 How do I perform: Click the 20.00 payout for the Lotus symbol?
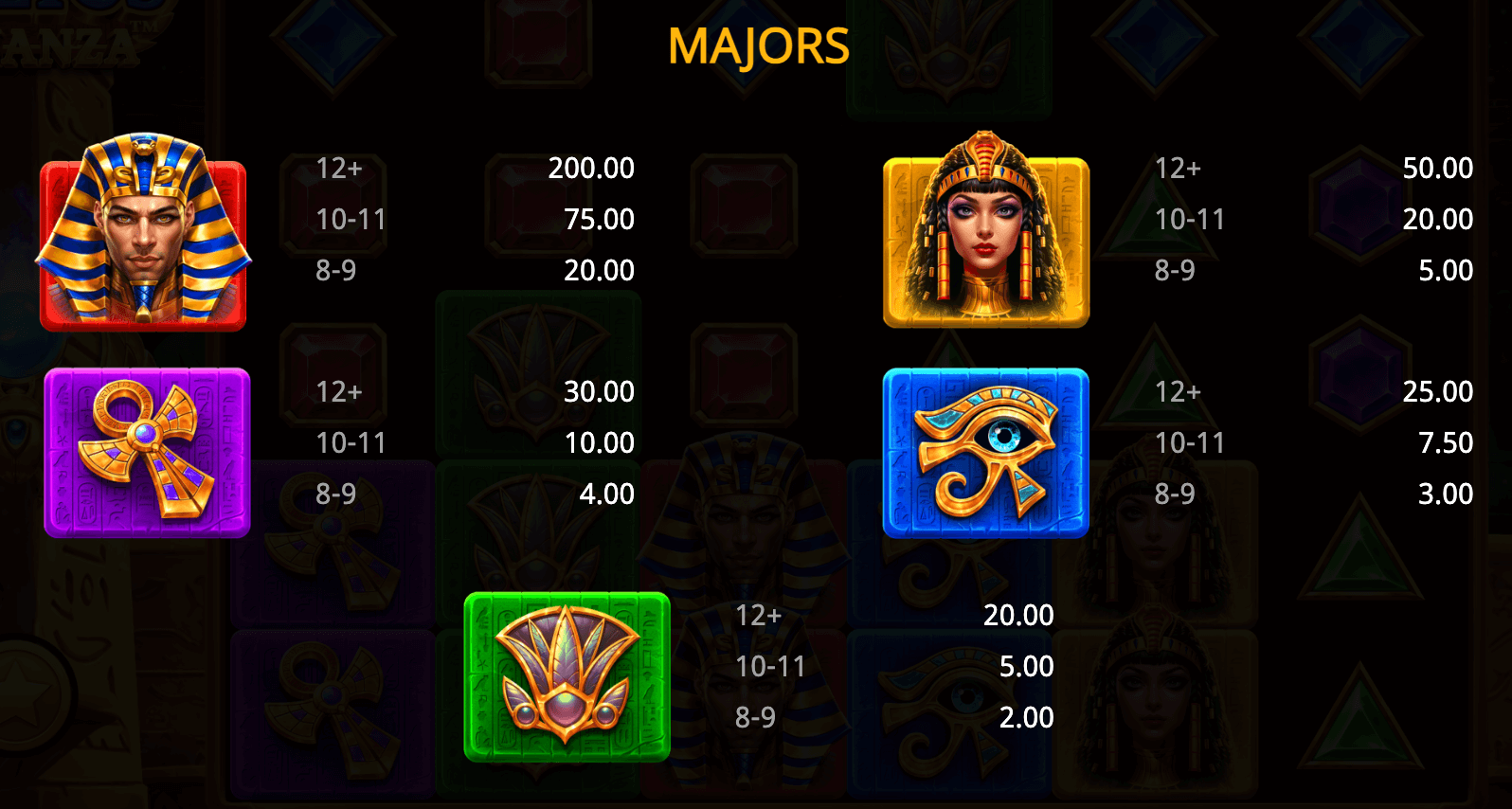pyautogui.click(x=1019, y=615)
